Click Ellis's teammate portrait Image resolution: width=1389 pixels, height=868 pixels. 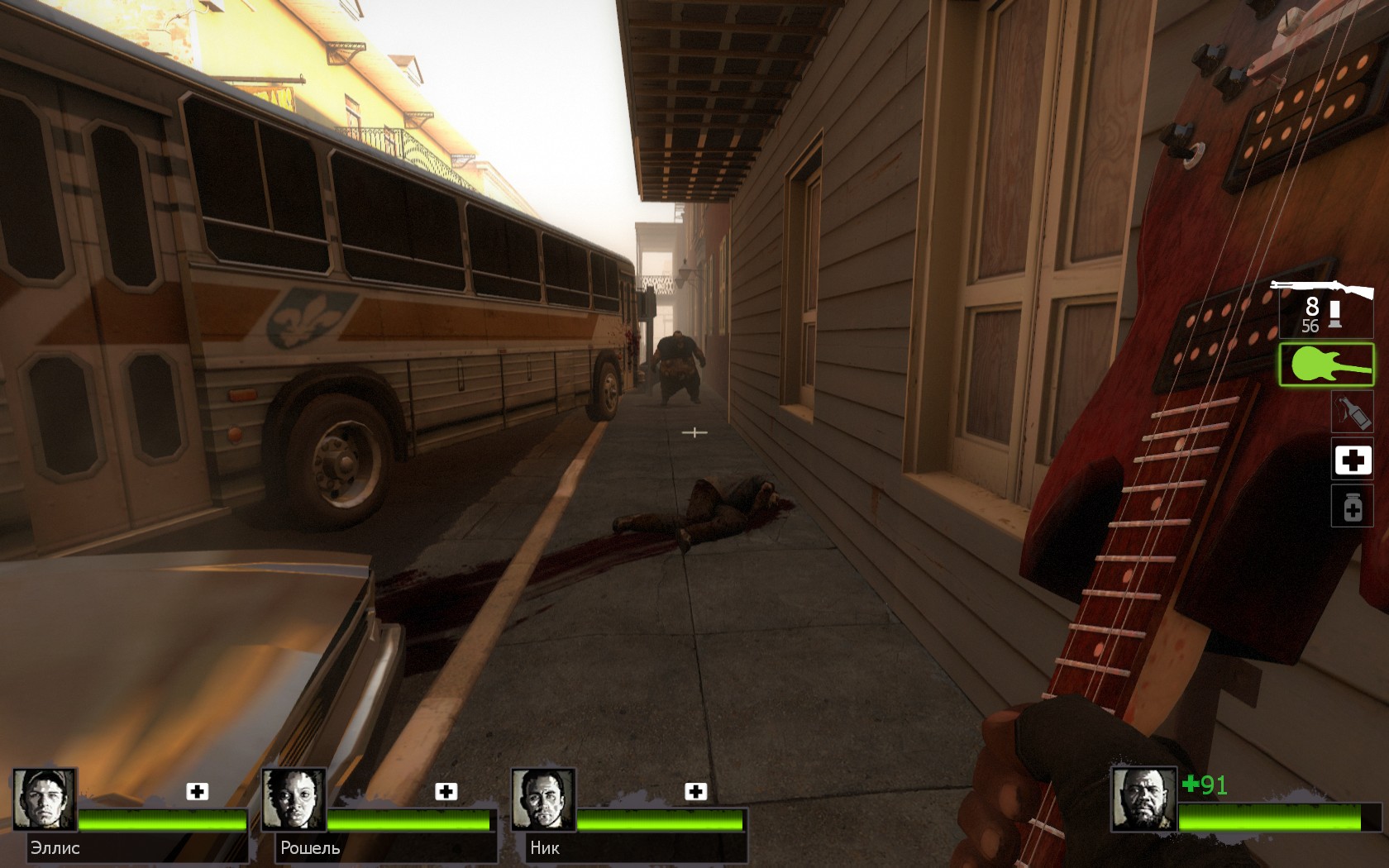45,799
